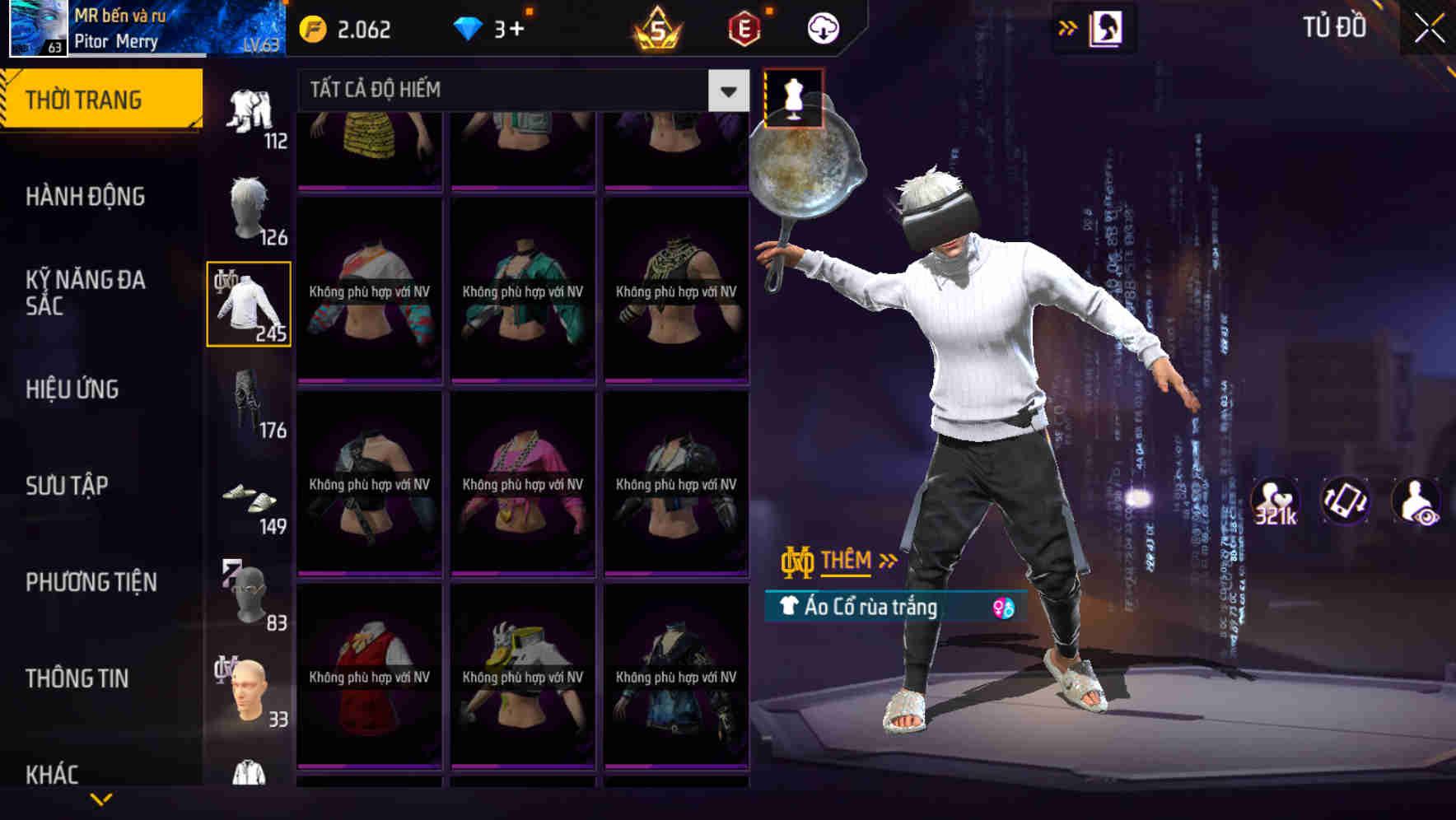Viewport: 1456px width, 820px height.
Task: Expand the sidebar with the bottom yellow arrow
Action: (x=101, y=800)
